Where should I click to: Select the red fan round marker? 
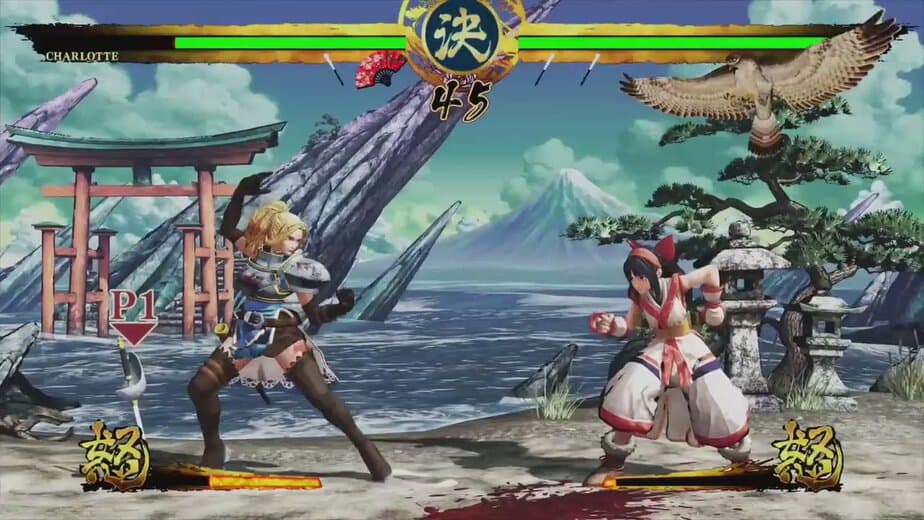(x=381, y=67)
